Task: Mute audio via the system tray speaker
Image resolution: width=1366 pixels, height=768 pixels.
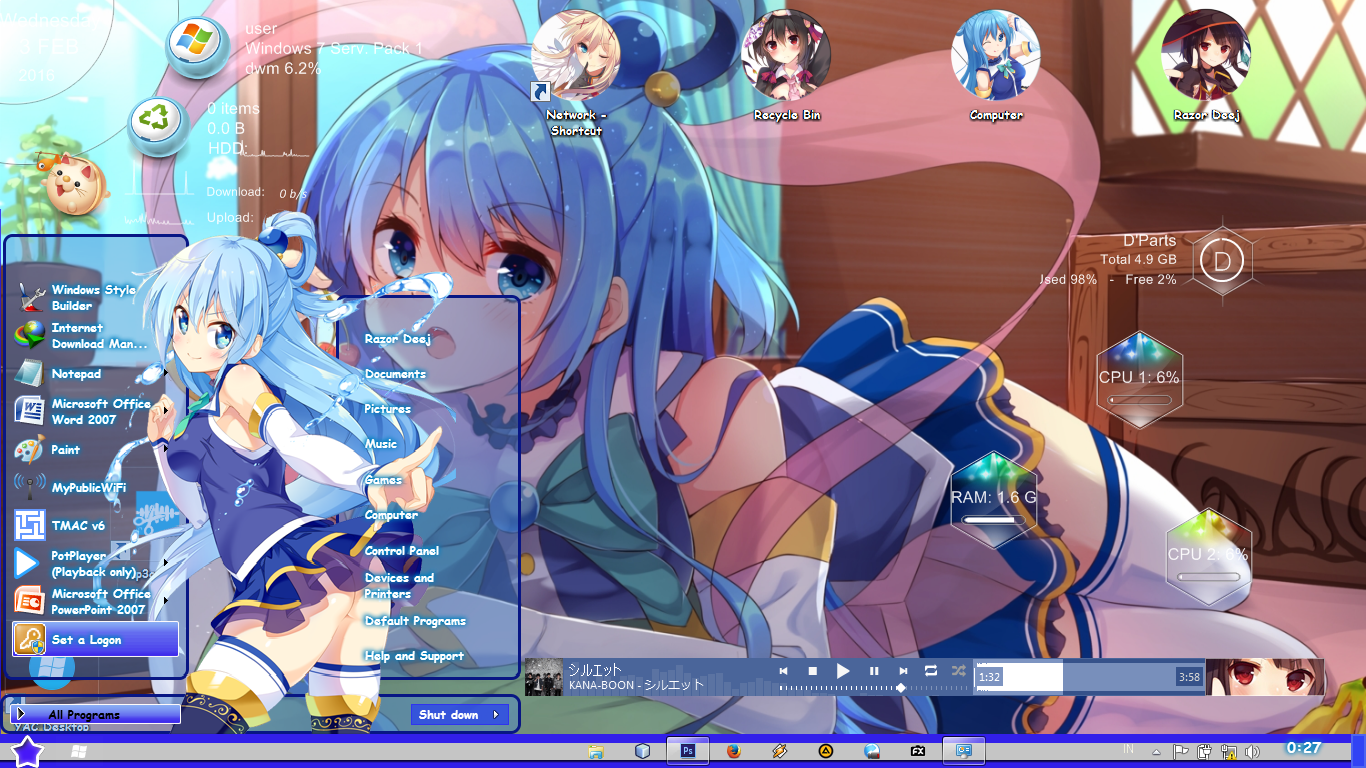Action: (x=1252, y=750)
